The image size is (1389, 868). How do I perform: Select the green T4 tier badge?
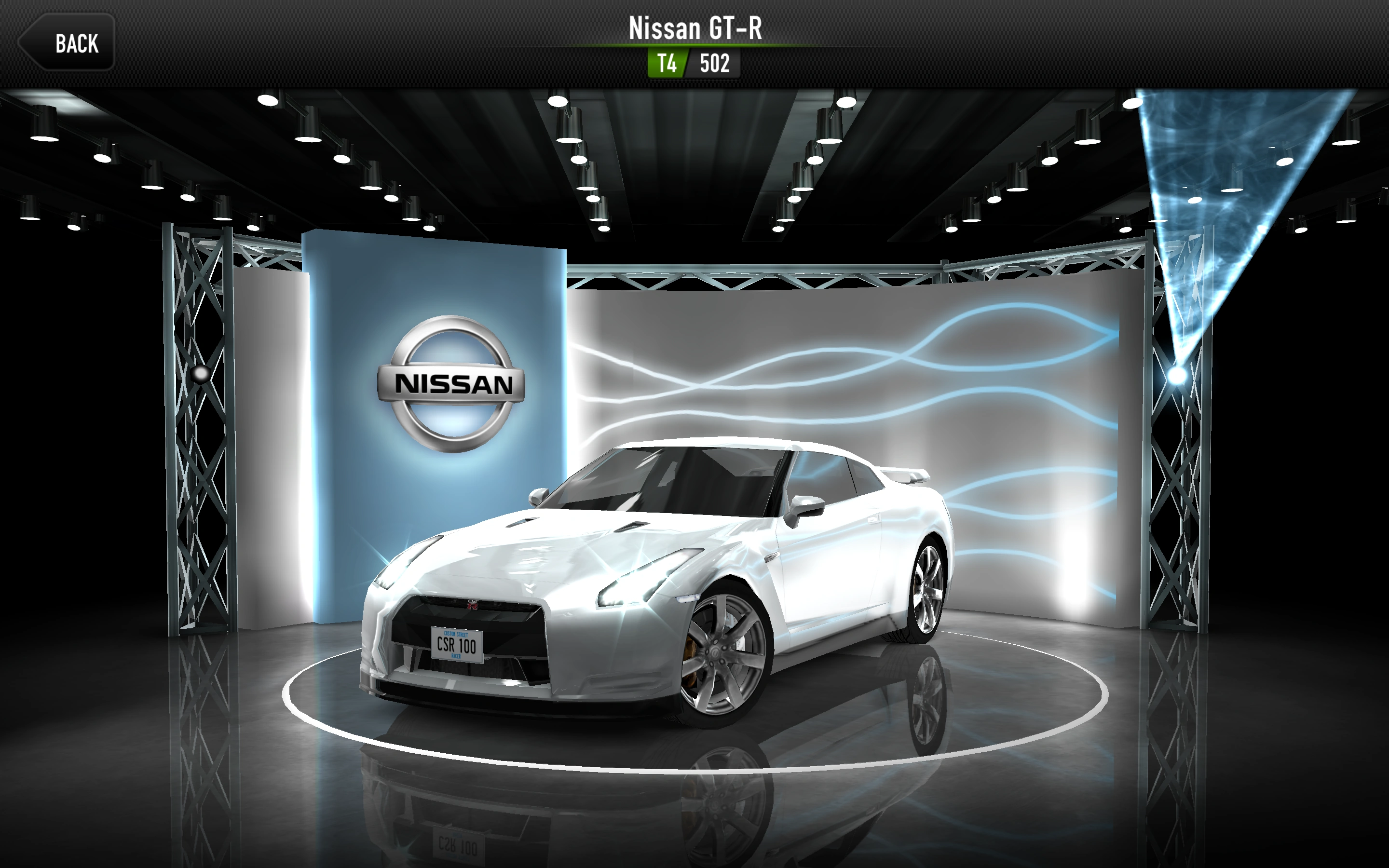[667, 63]
